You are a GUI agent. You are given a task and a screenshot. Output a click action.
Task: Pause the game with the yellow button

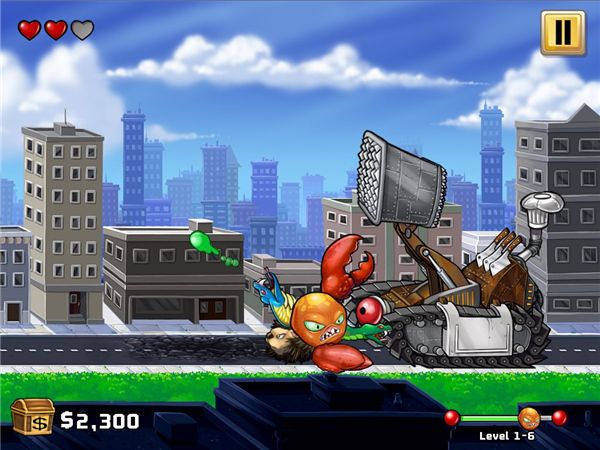563,32
